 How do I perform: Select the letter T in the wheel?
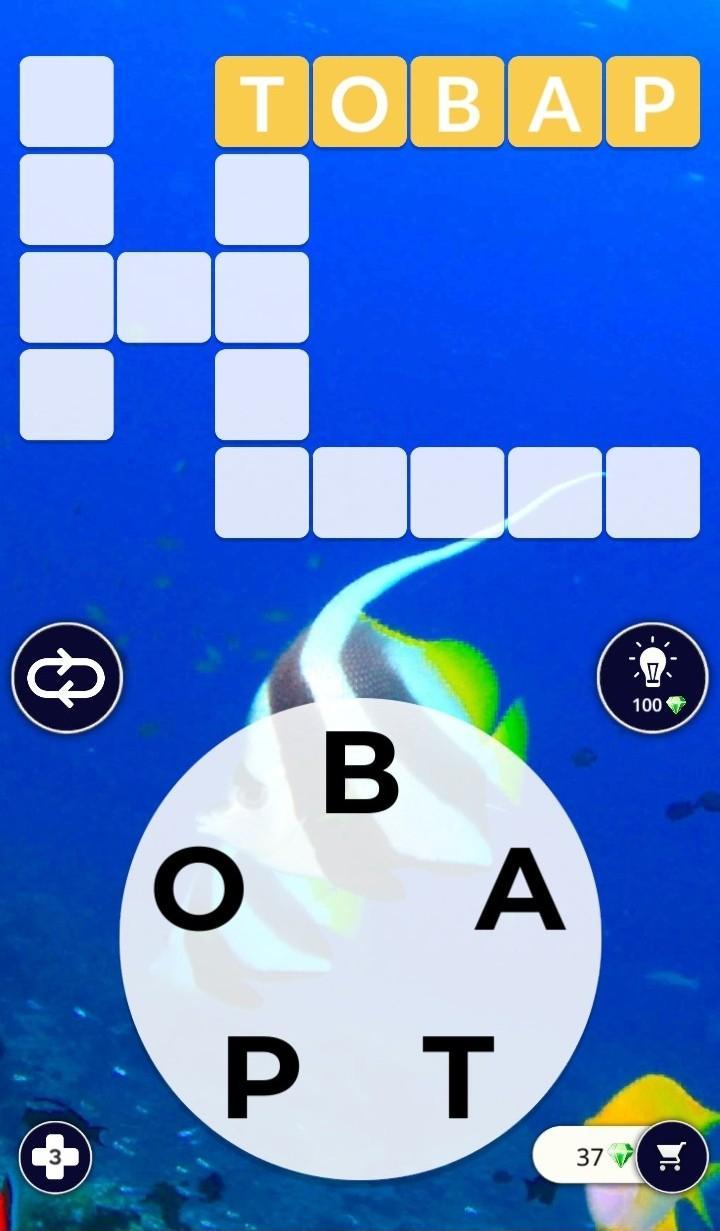(458, 1076)
